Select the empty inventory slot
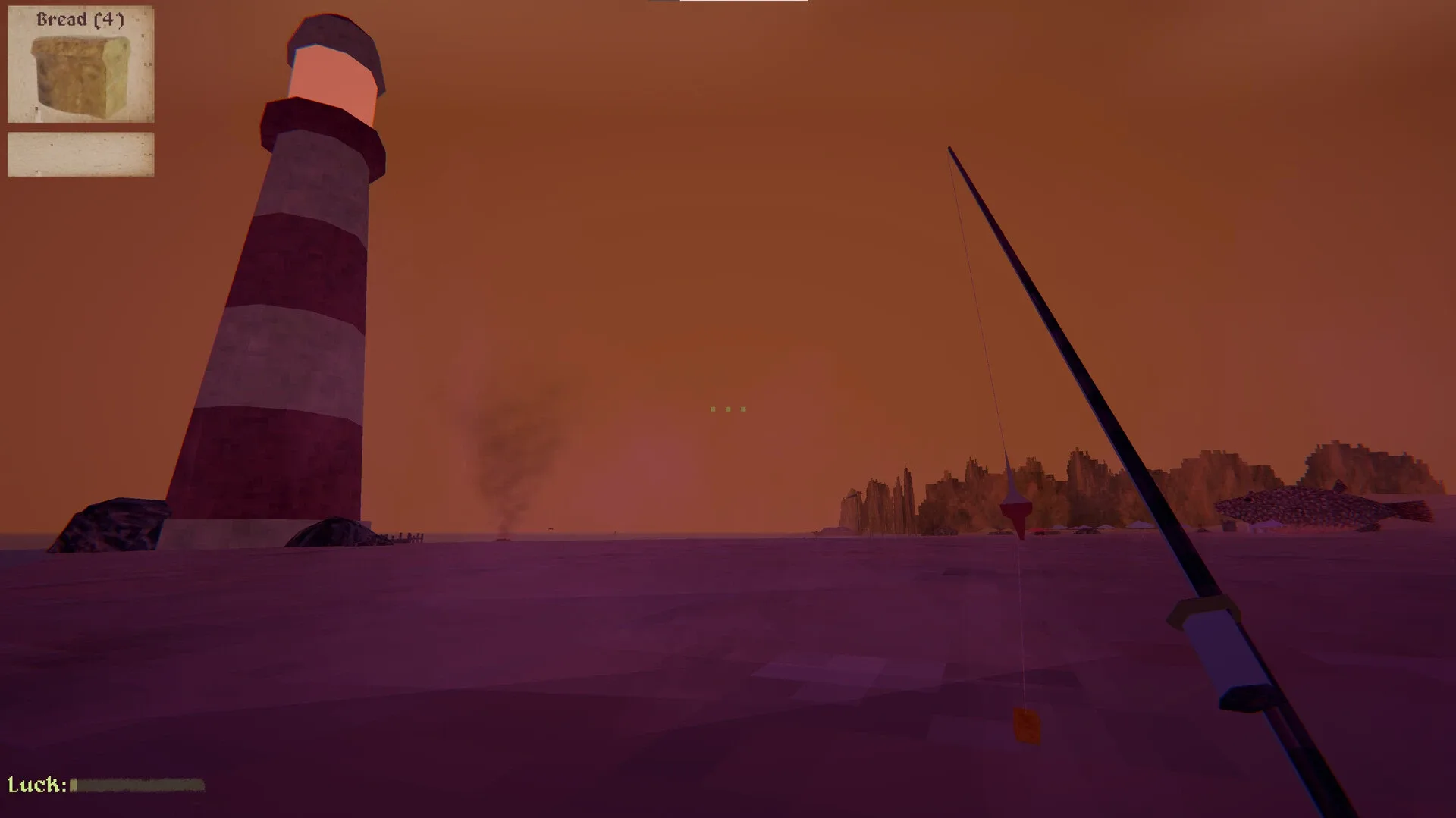1456x818 pixels. tap(80, 153)
